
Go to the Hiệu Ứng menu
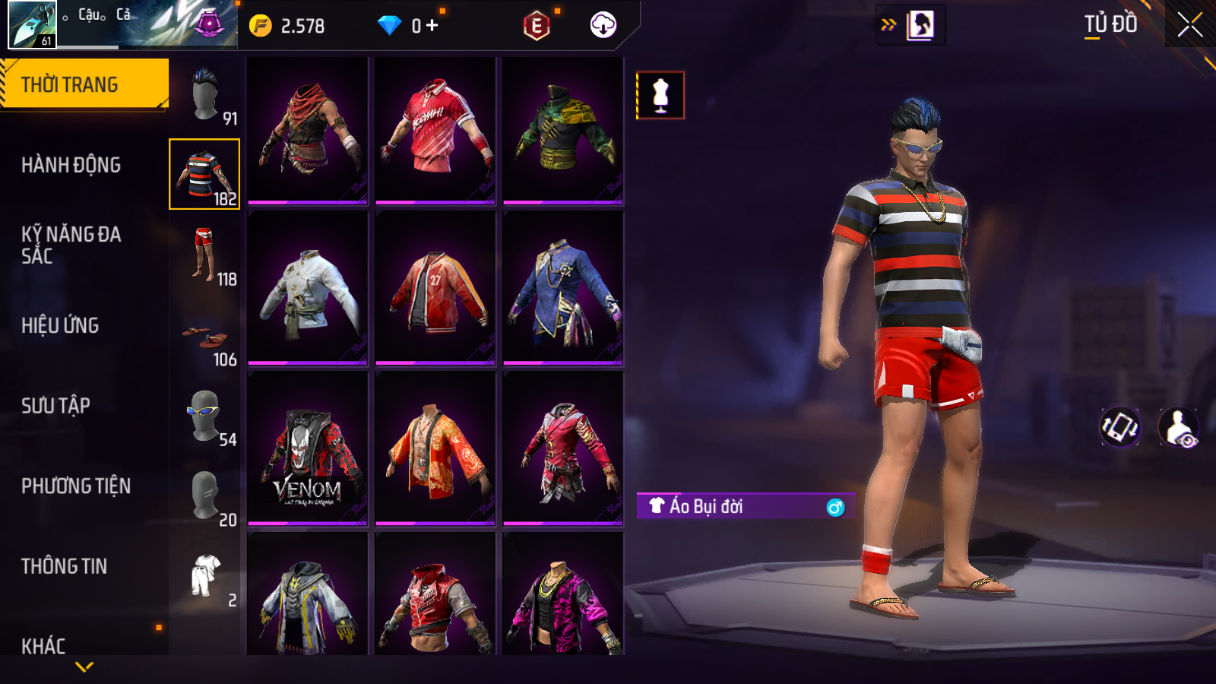[60, 325]
